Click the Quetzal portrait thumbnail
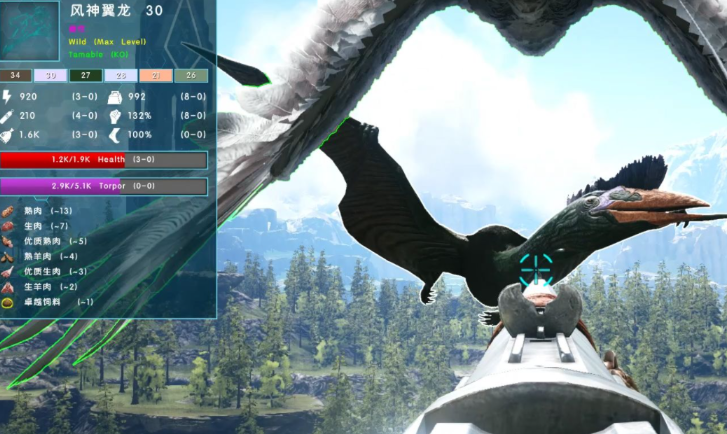 tap(33, 32)
